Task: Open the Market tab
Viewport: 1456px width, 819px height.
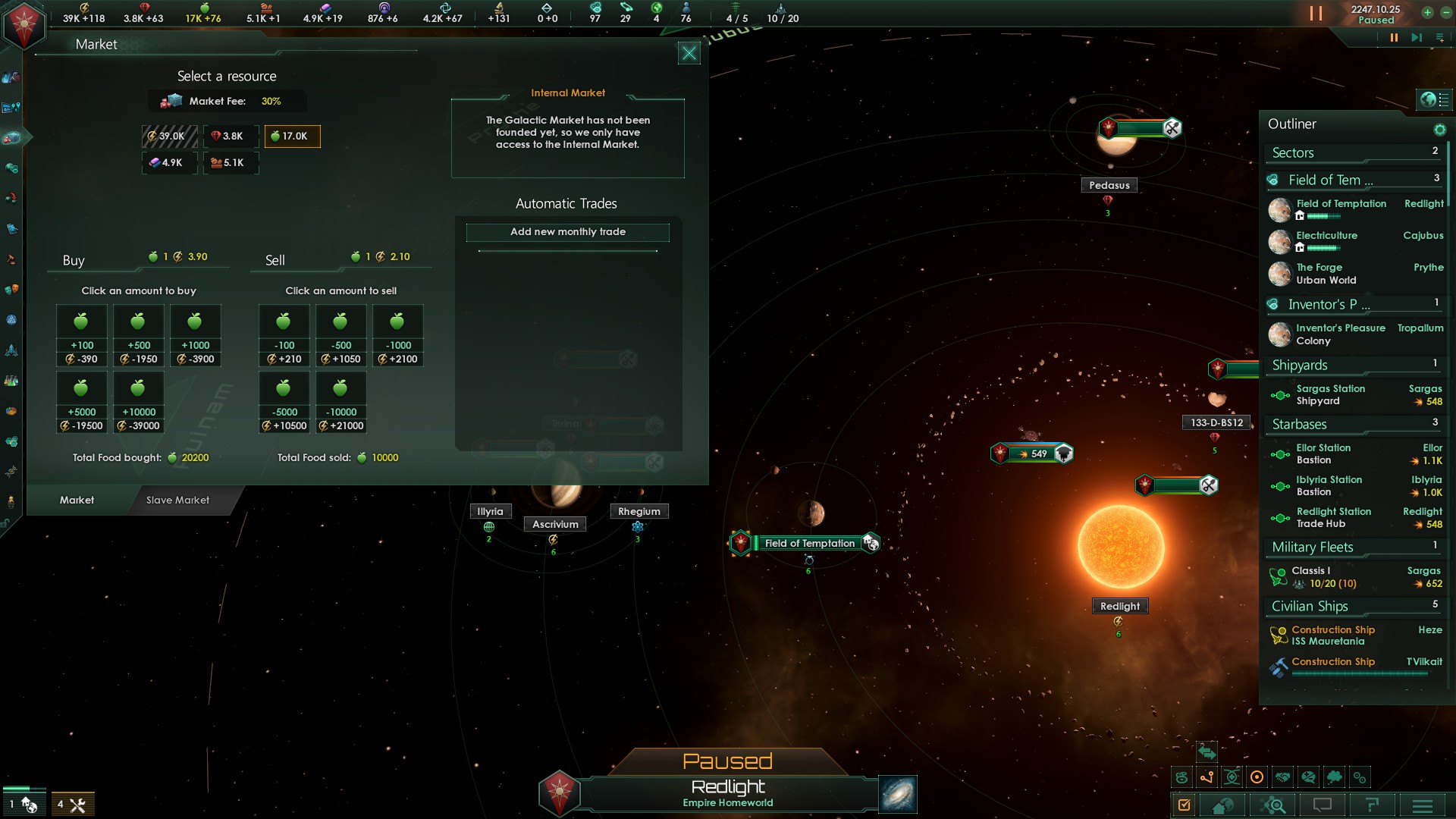Action: tap(77, 500)
